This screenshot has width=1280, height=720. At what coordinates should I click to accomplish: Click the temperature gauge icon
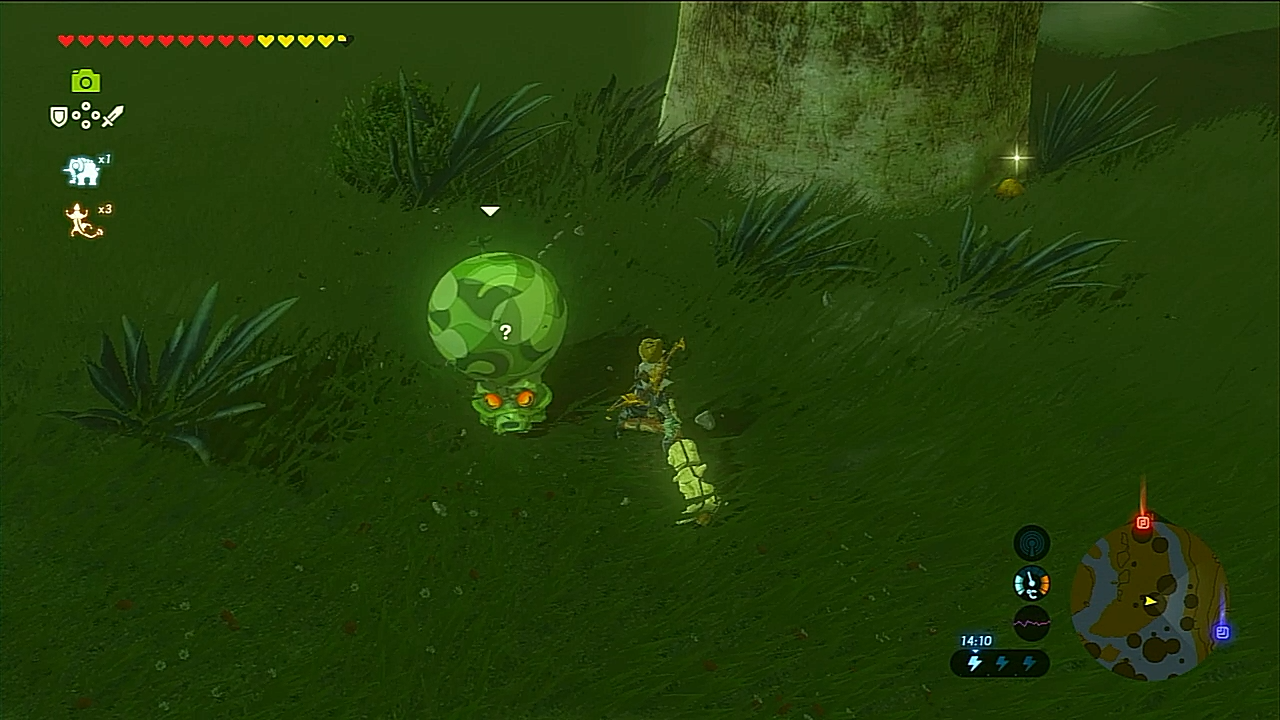pyautogui.click(x=1032, y=583)
